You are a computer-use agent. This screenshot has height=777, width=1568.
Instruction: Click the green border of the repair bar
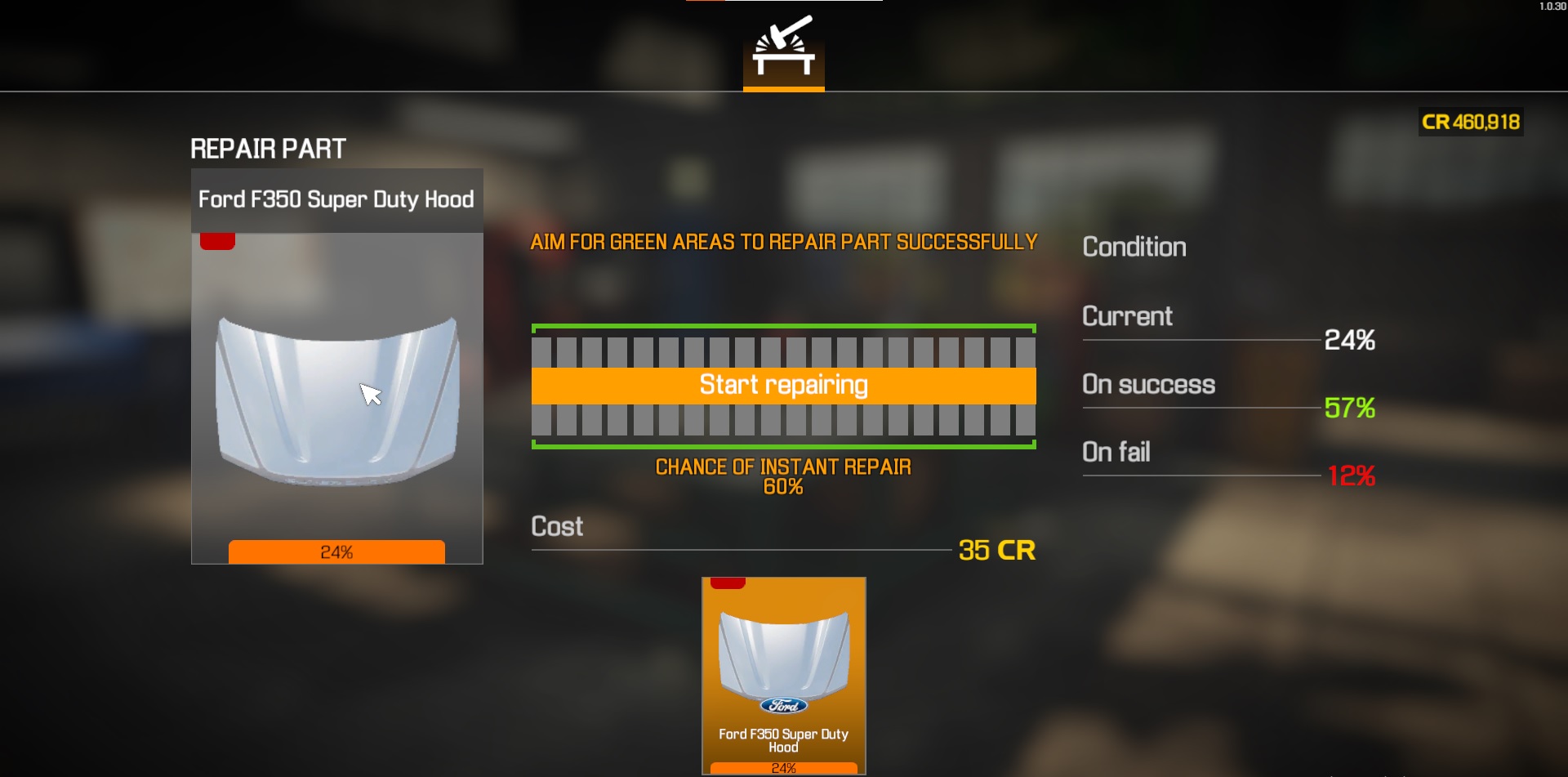point(783,327)
